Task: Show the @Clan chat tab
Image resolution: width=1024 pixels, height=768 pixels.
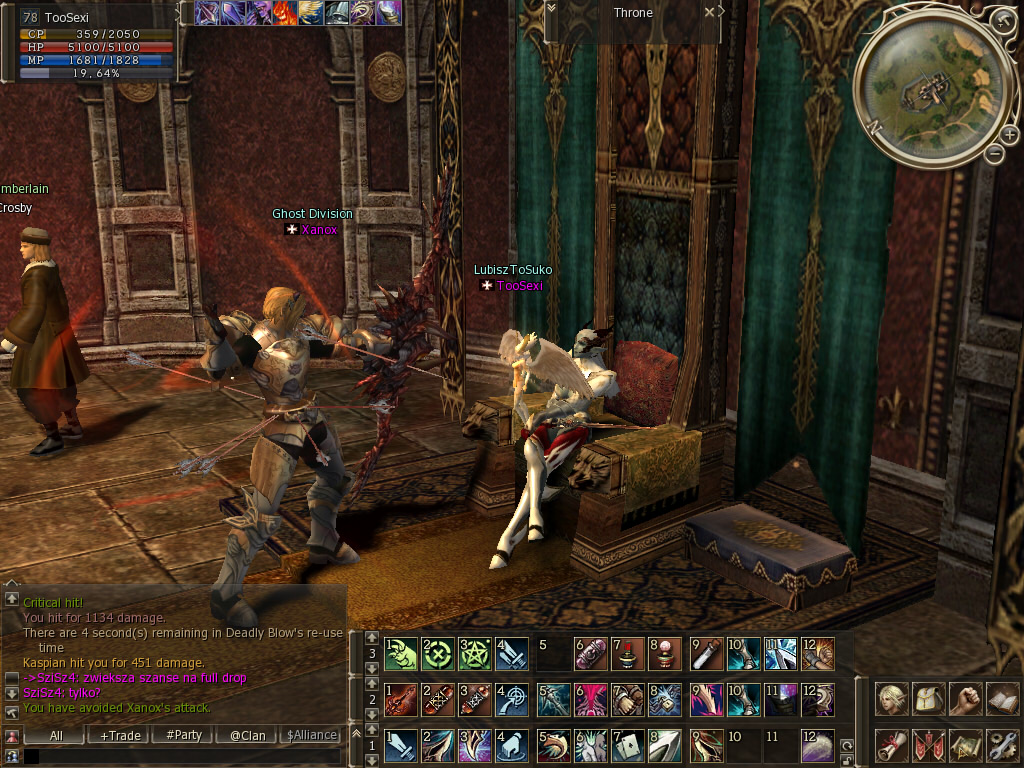Action: click(x=247, y=735)
